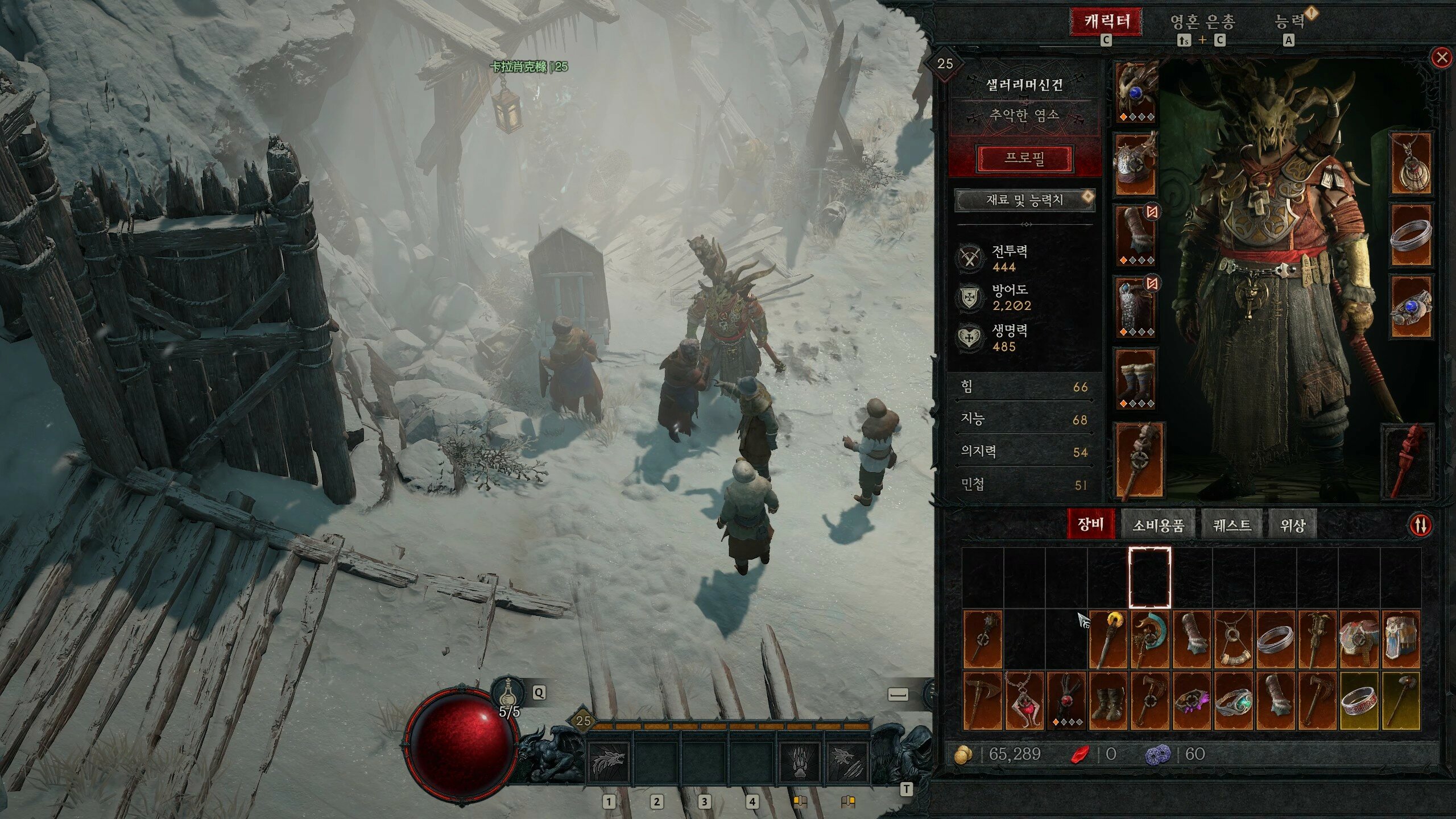
Task: Close the character panel with the red X
Action: pyautogui.click(x=1442, y=57)
